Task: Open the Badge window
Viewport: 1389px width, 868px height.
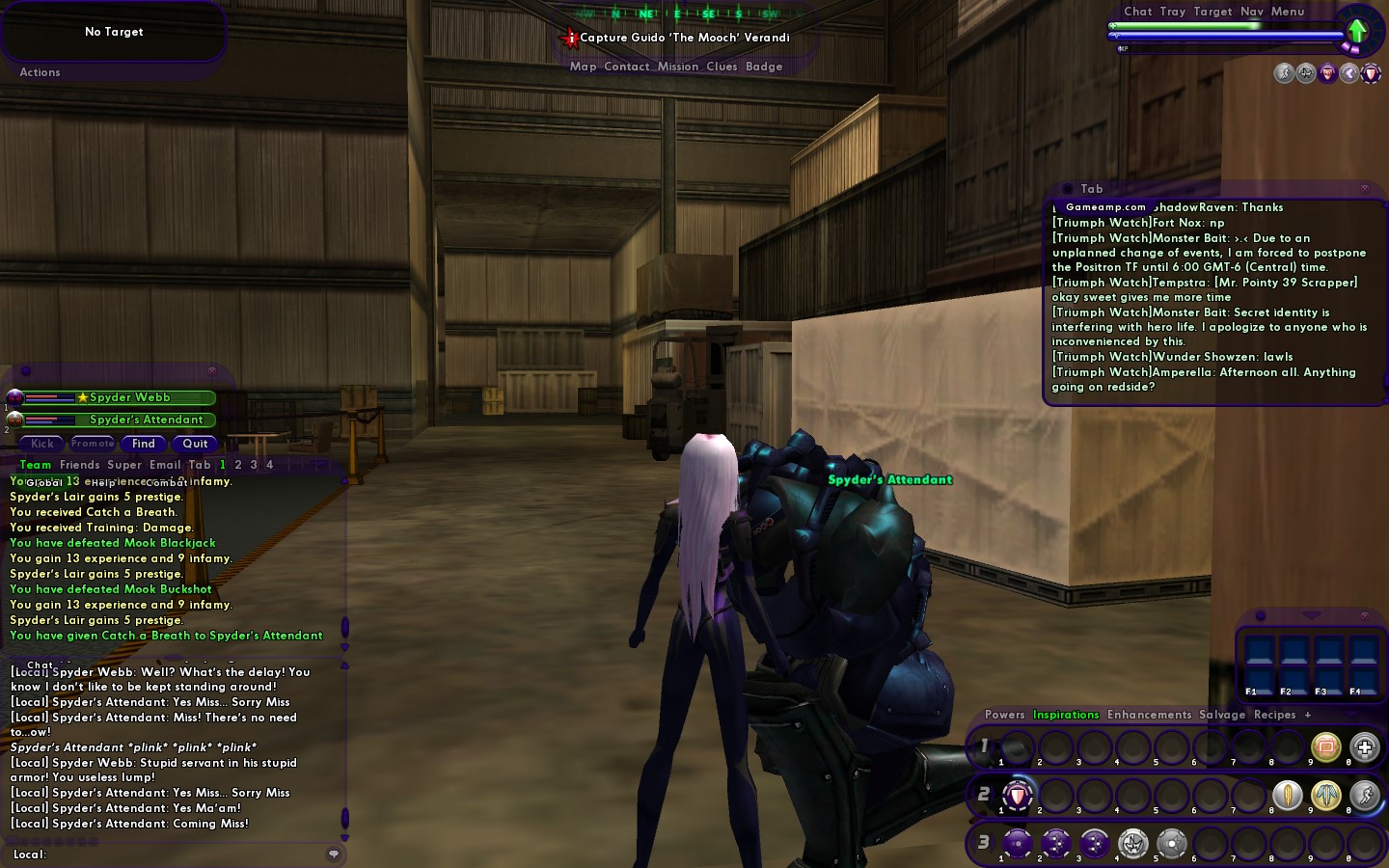Action: pyautogui.click(x=764, y=67)
